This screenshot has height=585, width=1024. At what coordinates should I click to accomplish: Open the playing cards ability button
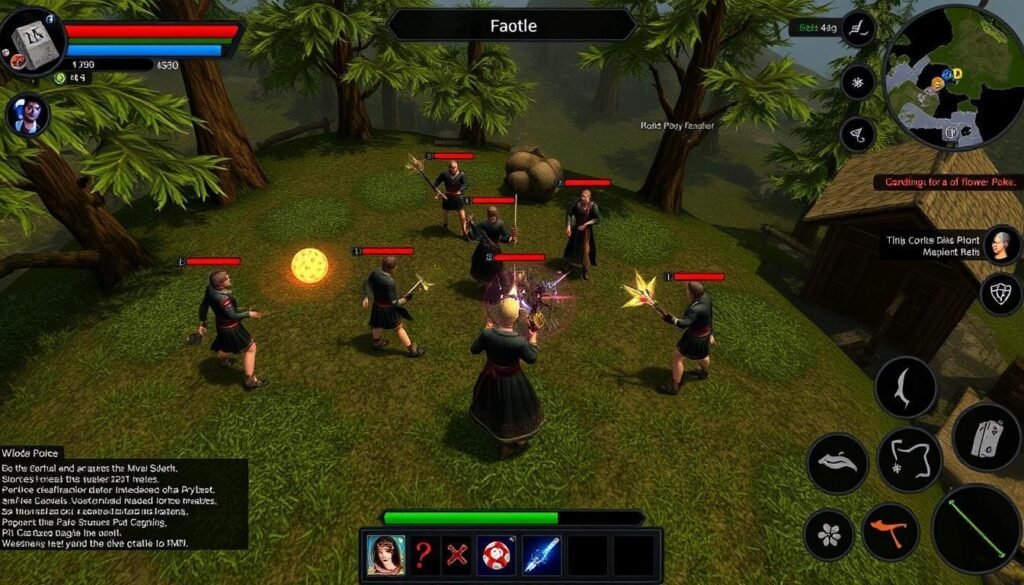click(x=986, y=436)
